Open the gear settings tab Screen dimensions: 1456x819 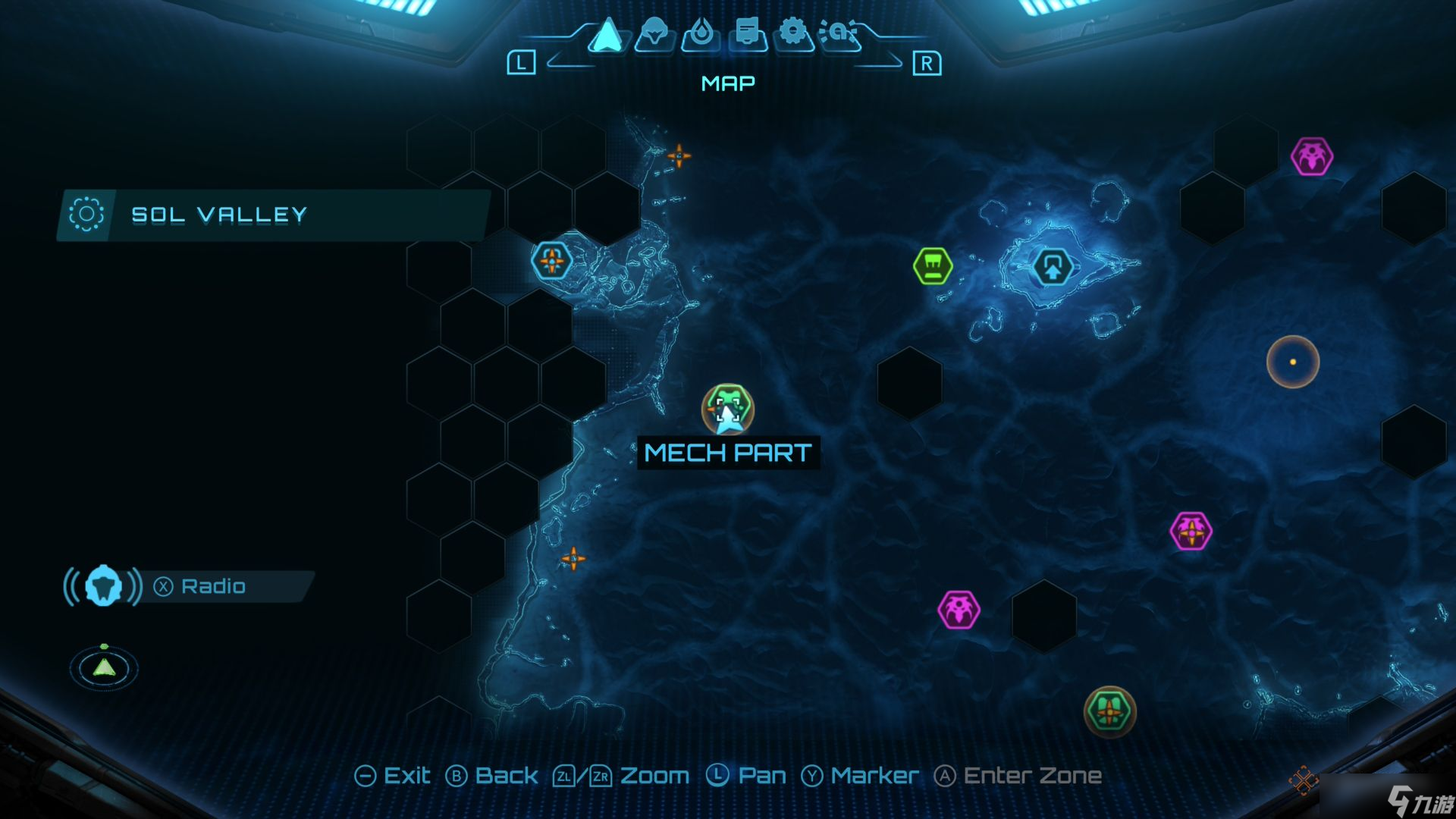click(x=792, y=33)
